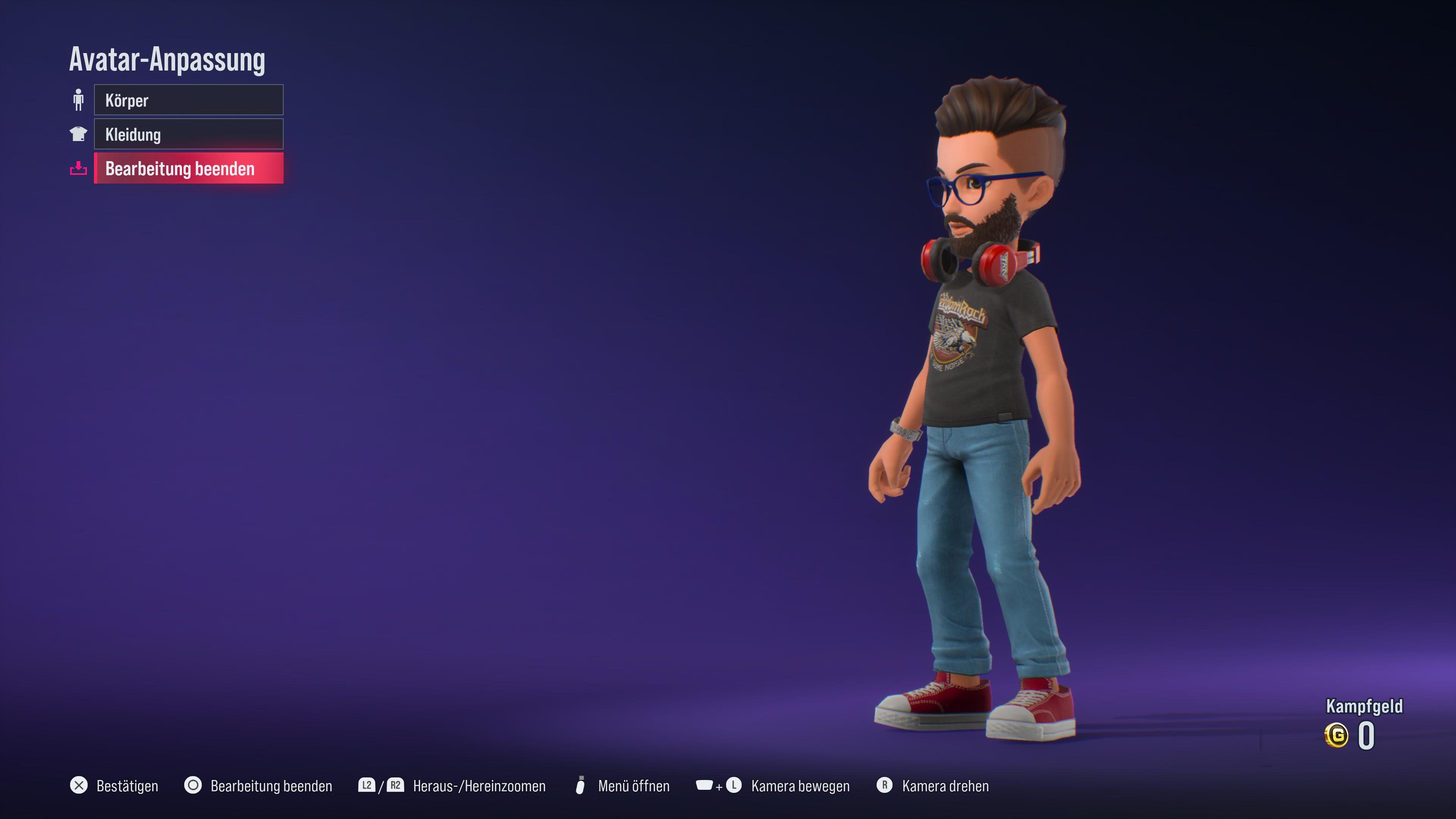This screenshot has height=819, width=1456.
Task: Open the Kleidung menu
Action: pos(188,134)
